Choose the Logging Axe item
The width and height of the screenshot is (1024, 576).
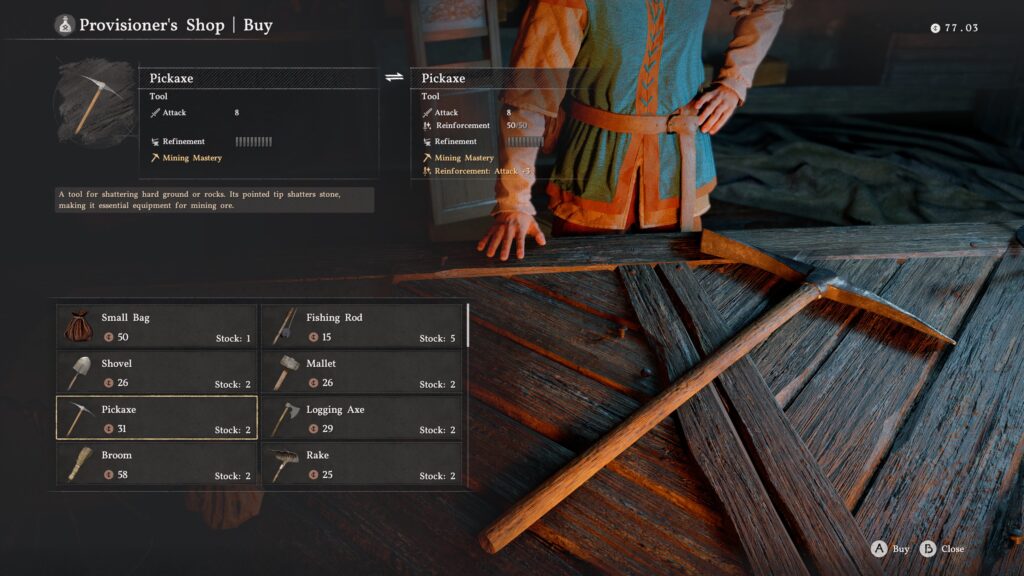(362, 418)
